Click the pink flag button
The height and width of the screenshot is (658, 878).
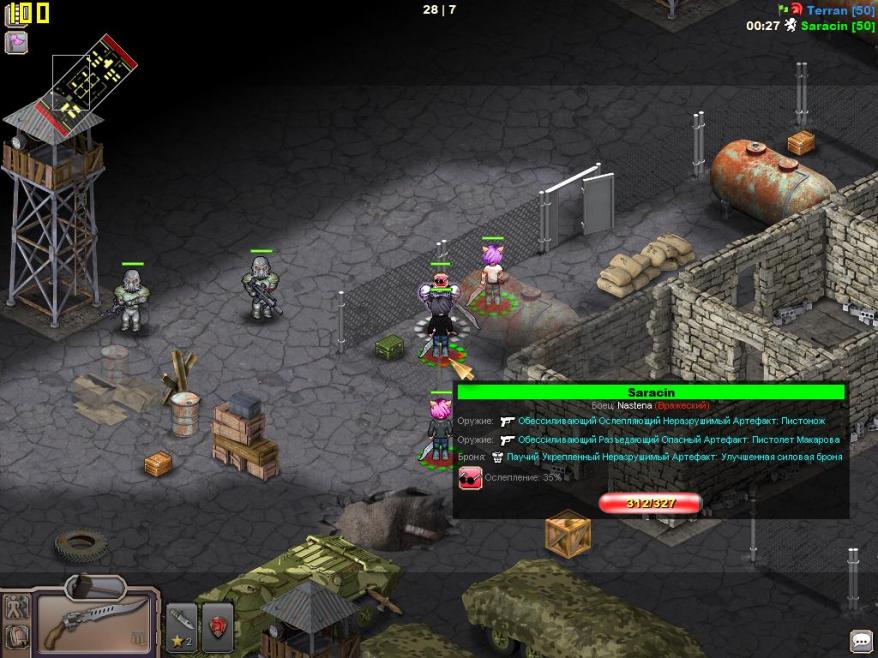point(16,42)
